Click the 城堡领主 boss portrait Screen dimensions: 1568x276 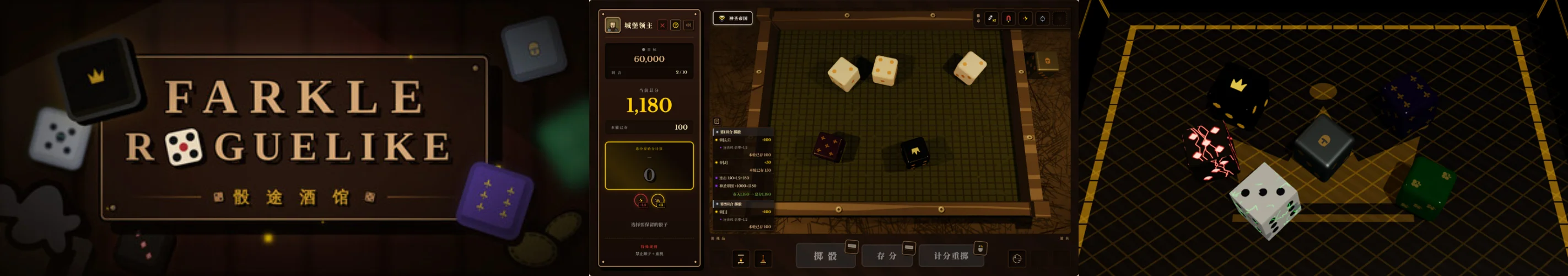[x=612, y=25]
